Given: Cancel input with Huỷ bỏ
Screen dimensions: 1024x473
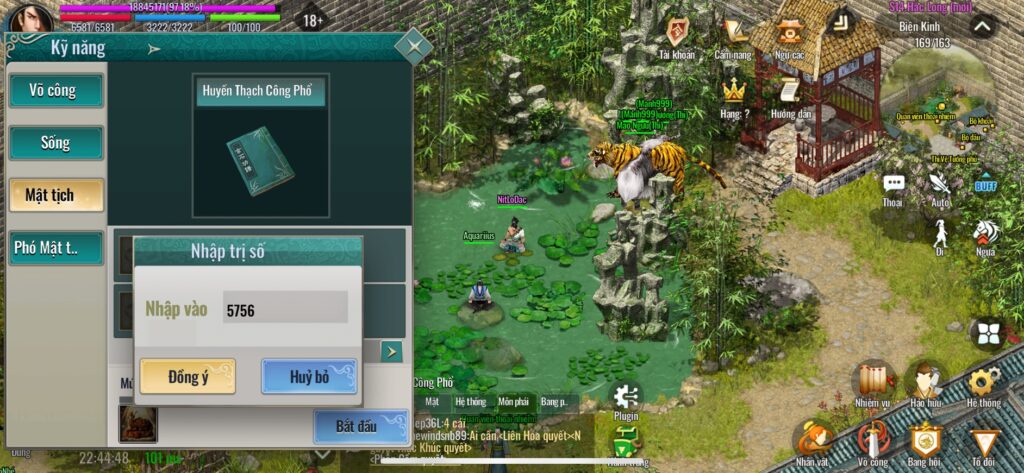Looking at the screenshot, I should [x=309, y=377].
